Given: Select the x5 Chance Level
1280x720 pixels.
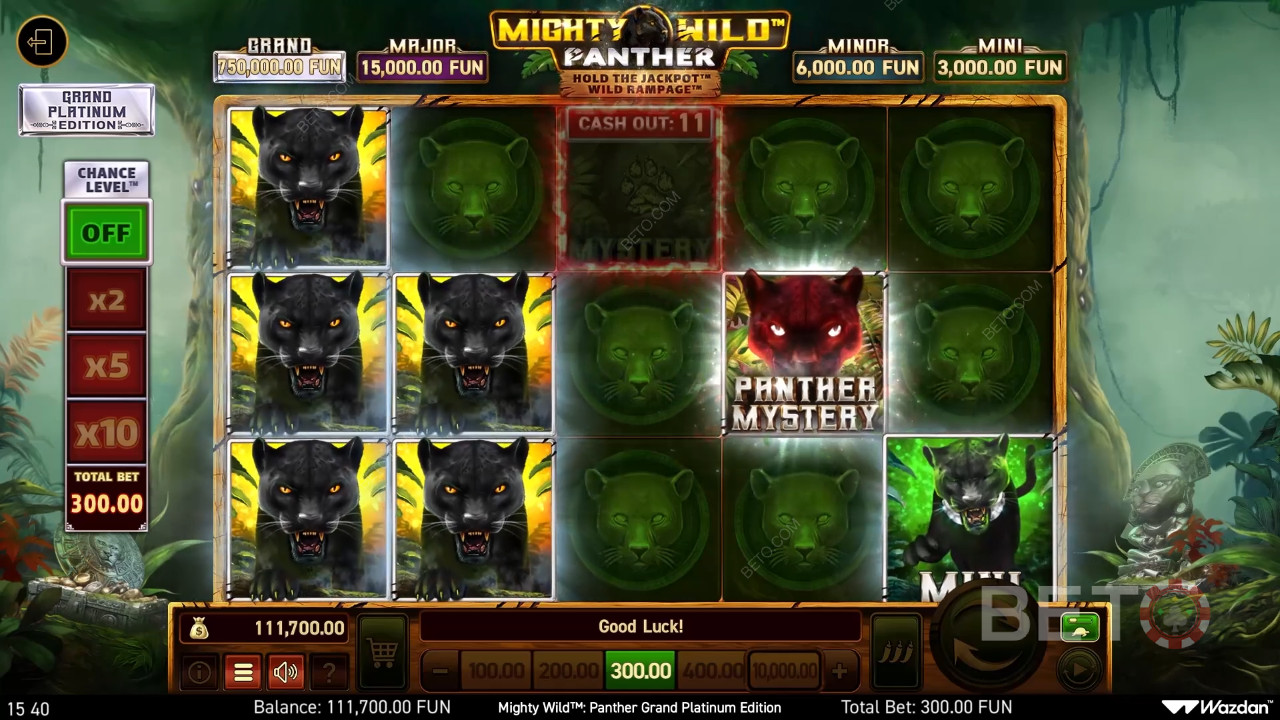Looking at the screenshot, I should [x=106, y=366].
